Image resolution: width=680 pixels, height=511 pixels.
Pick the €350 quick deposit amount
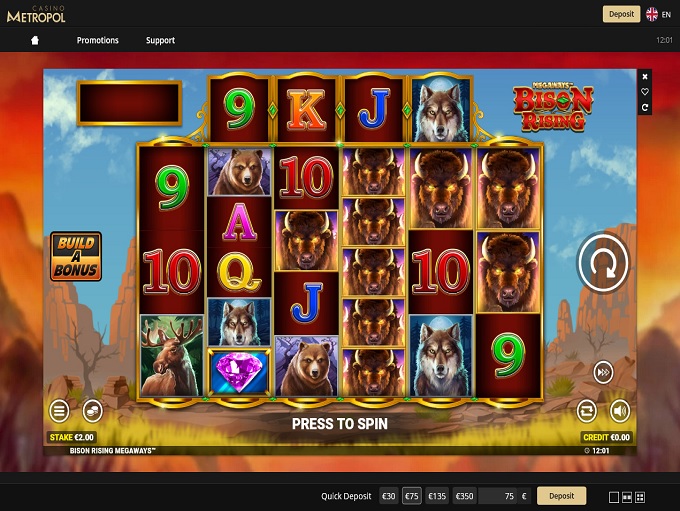click(x=464, y=496)
